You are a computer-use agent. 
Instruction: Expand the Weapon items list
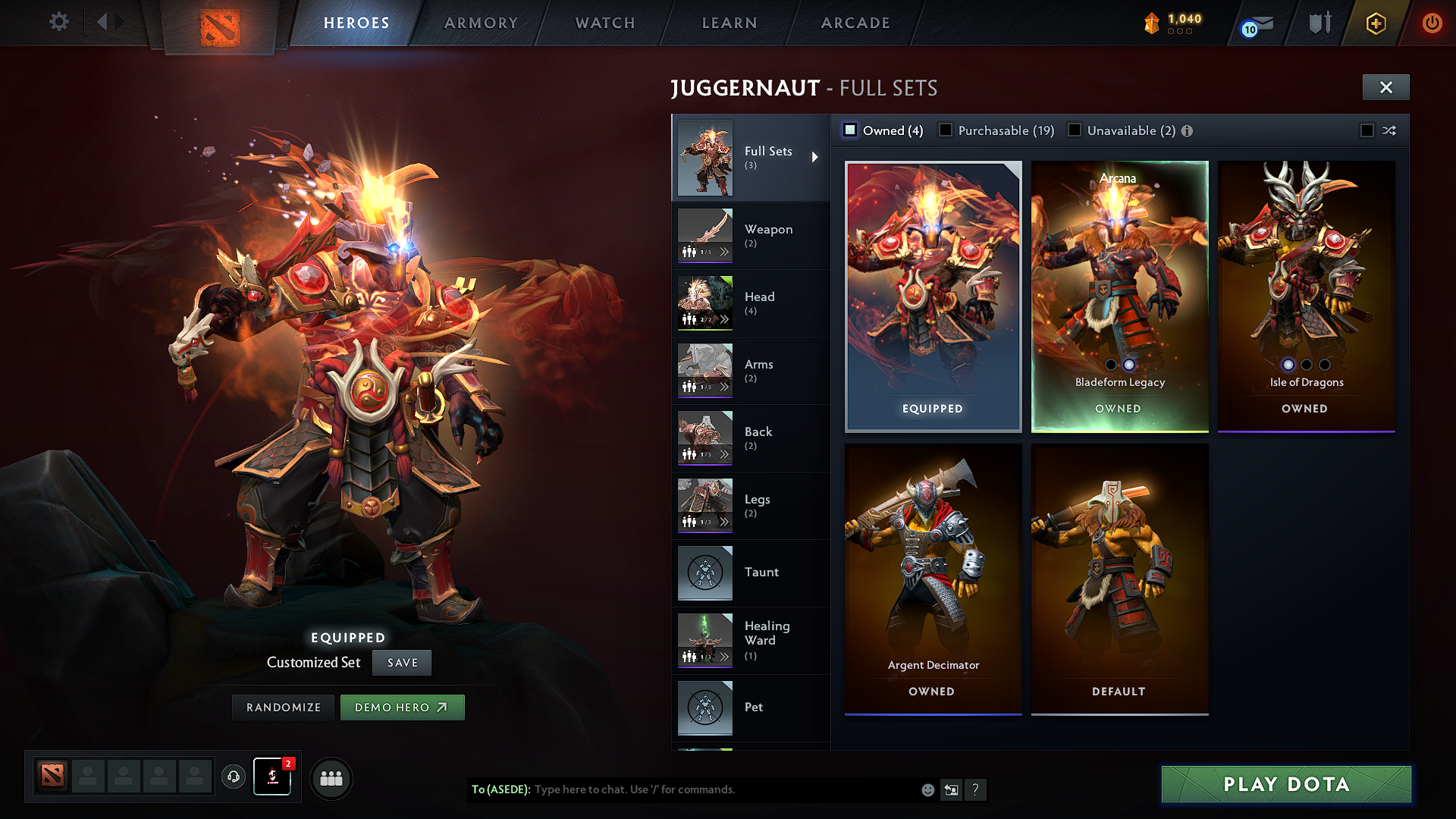tap(725, 251)
